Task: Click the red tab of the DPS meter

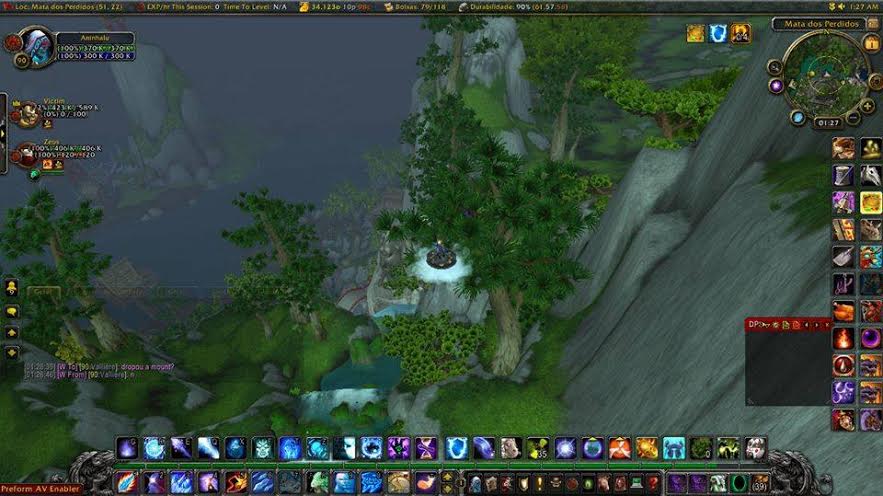Action: coord(761,325)
